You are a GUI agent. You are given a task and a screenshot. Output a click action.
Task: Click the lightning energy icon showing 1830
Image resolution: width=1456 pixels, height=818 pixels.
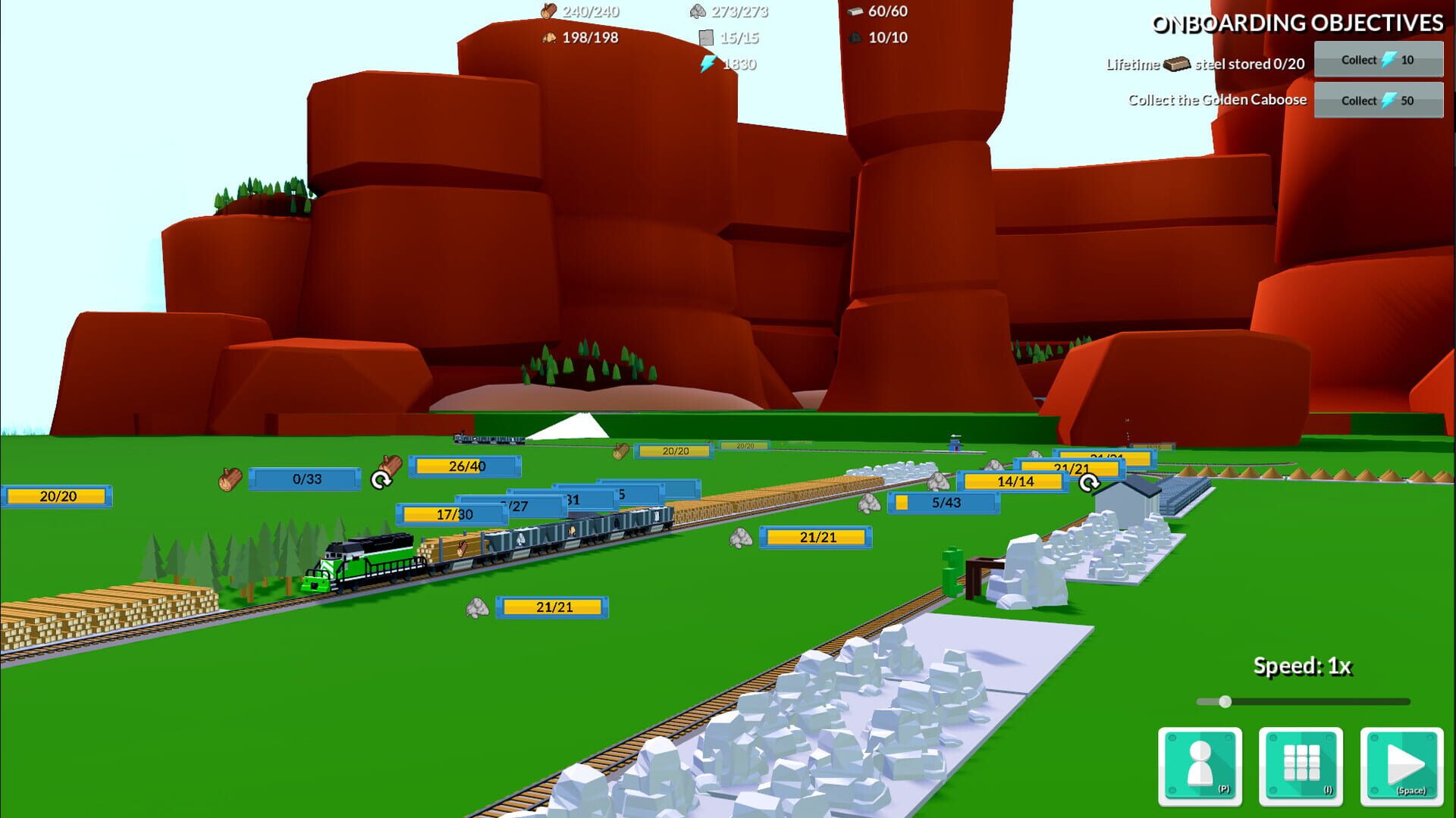tap(708, 64)
